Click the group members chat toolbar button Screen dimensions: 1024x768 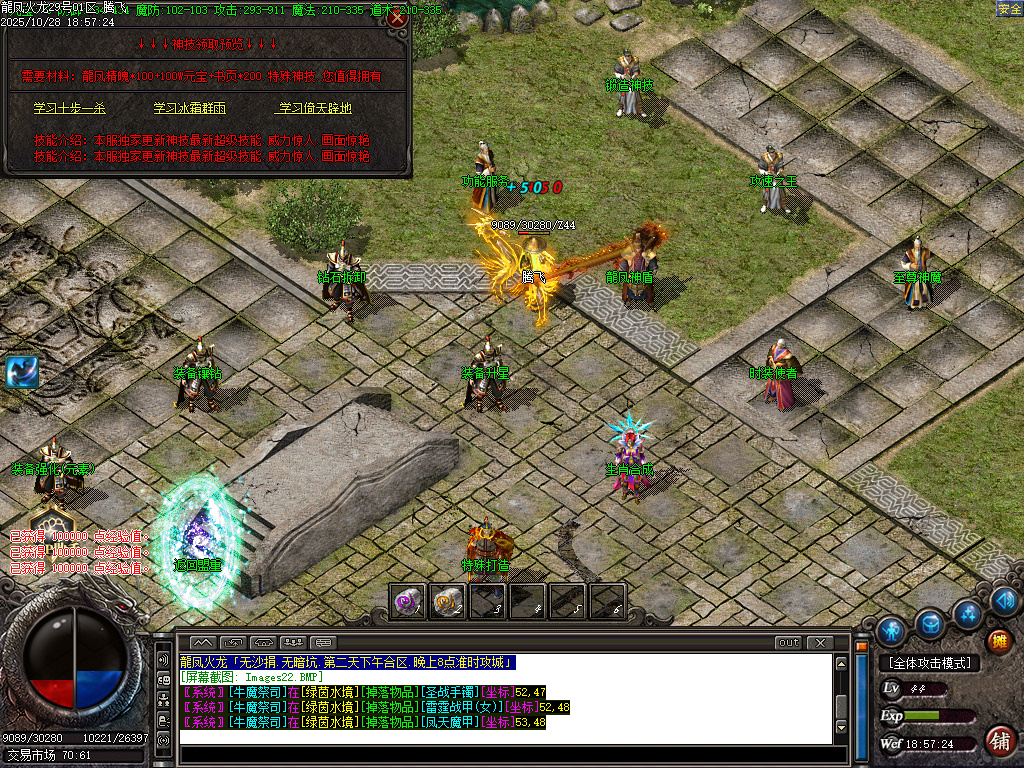tap(294, 642)
